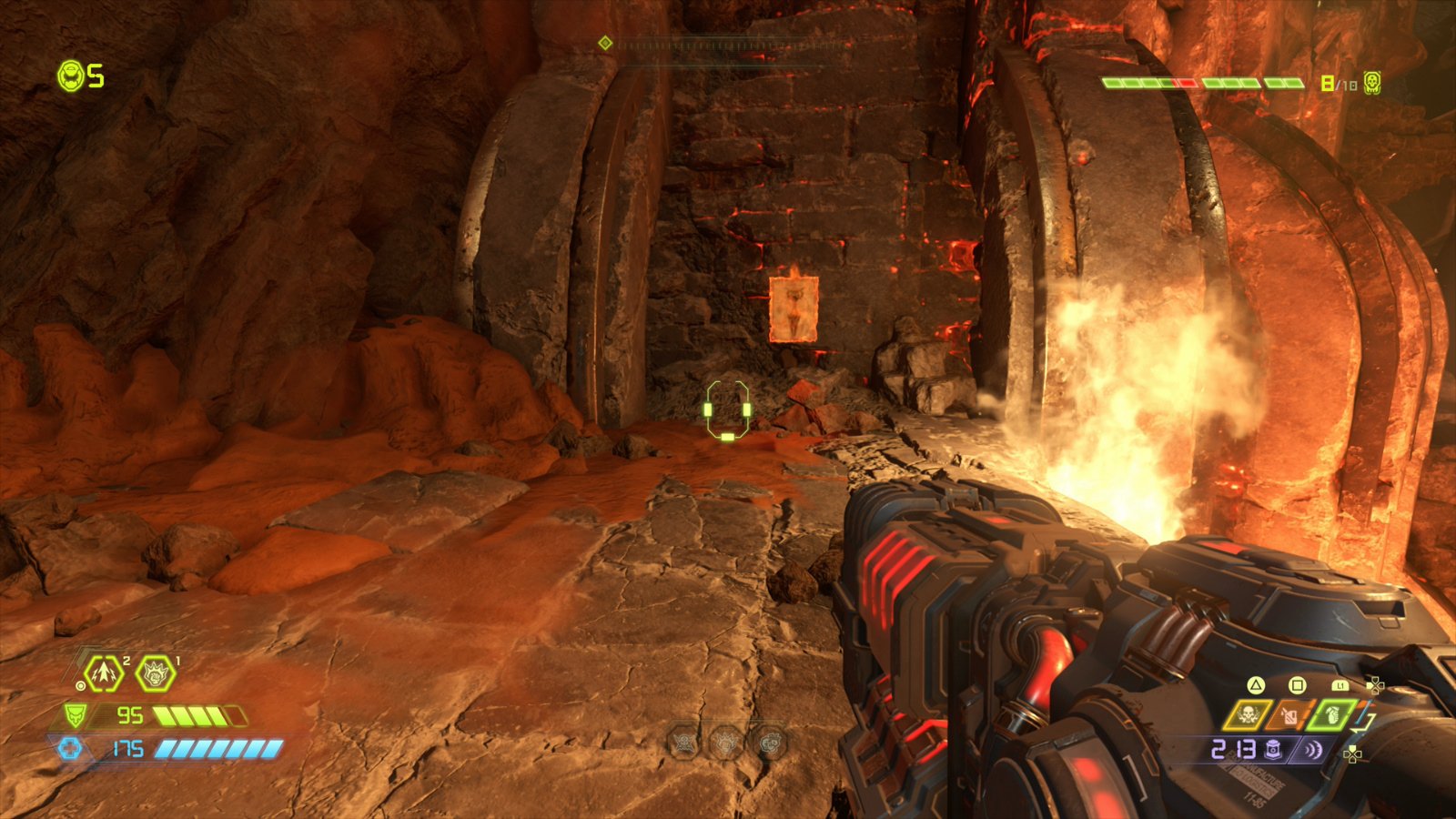This screenshot has height=819, width=1456.
Task: Click the glowing demonic painting on the wall
Action: (x=794, y=309)
